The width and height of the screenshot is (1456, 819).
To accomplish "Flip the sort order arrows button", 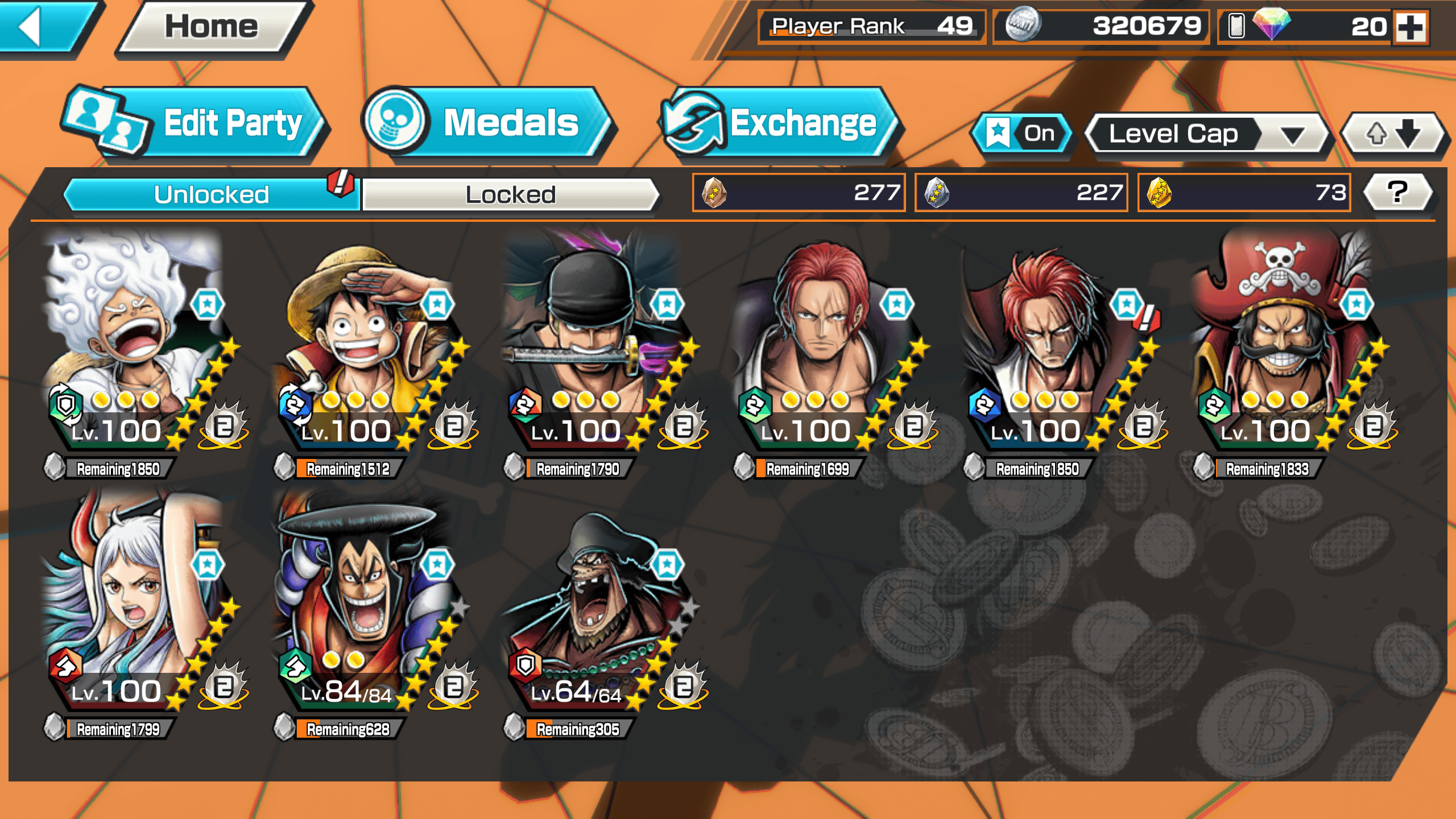I will point(1392,134).
